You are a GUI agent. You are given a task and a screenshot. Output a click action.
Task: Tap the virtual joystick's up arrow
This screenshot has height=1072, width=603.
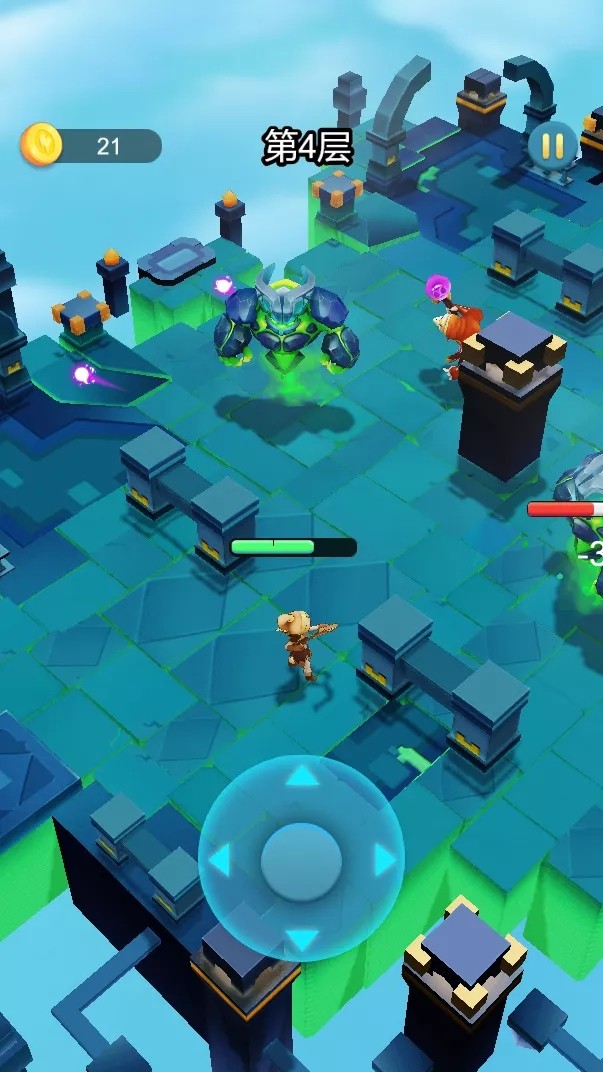302,775
